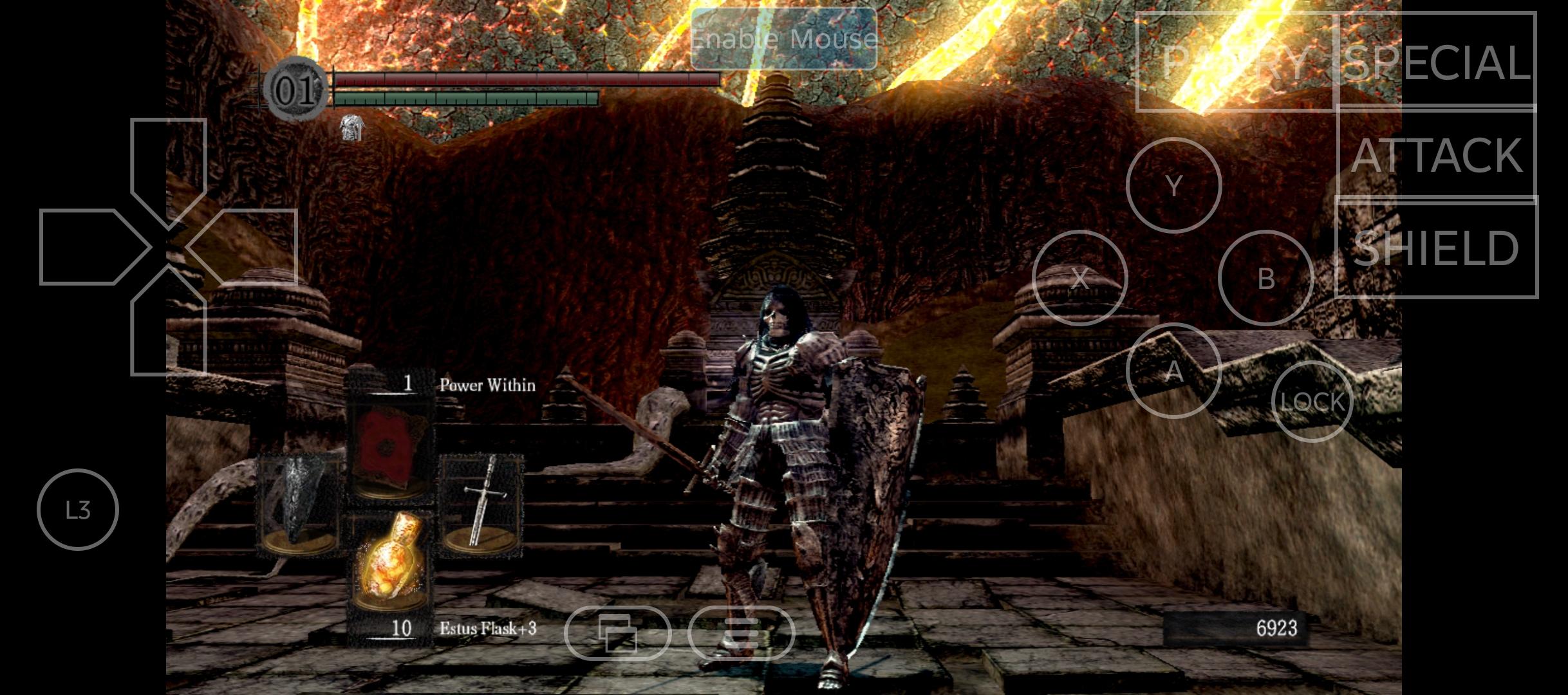Tap the L3 circle button
The image size is (1568, 695).
[x=78, y=510]
